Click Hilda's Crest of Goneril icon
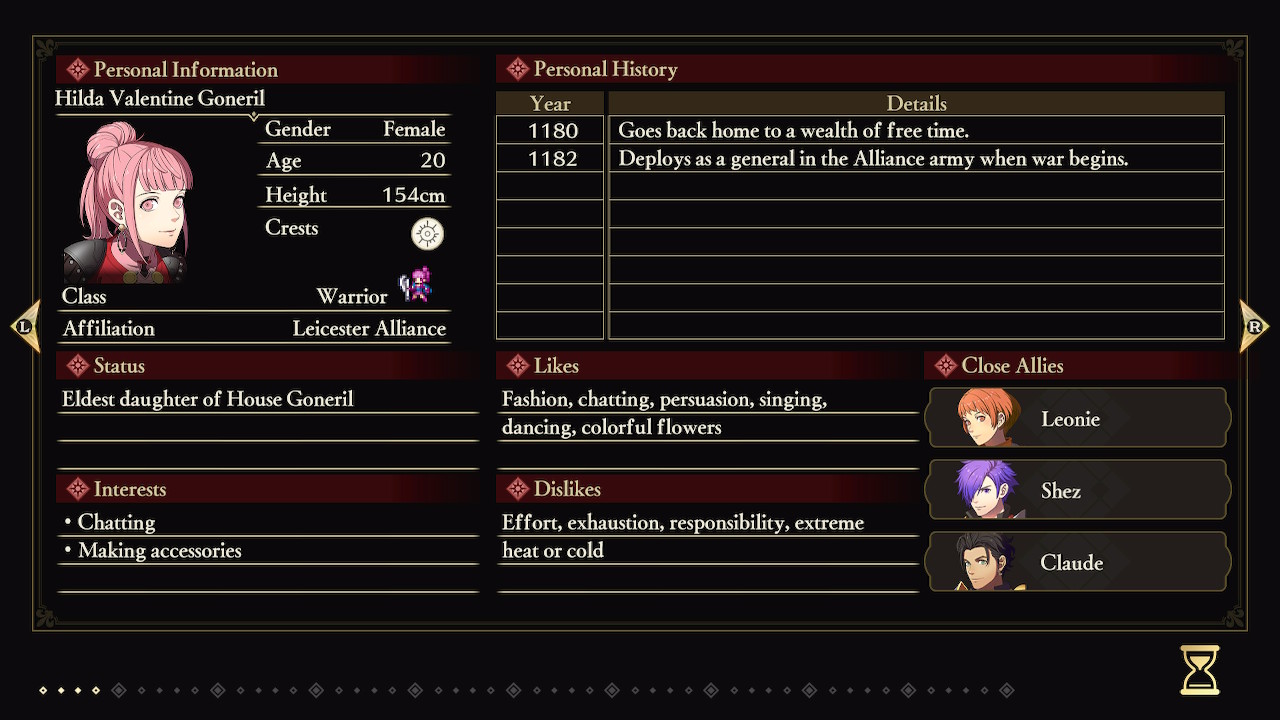Image resolution: width=1280 pixels, height=720 pixels. (x=426, y=233)
